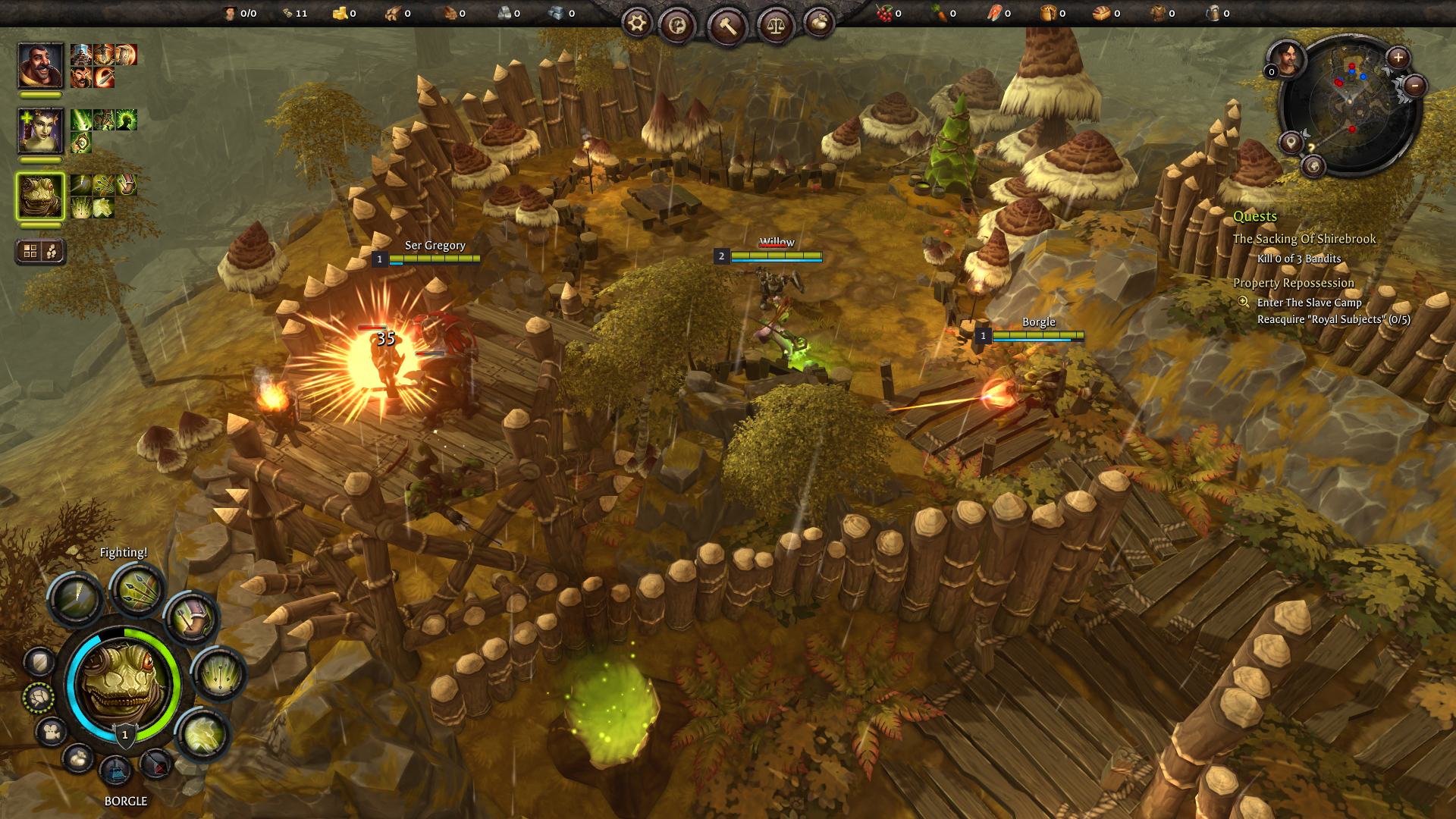This screenshot has width=1456, height=819.
Task: Open the hammer build menu
Action: (x=728, y=27)
